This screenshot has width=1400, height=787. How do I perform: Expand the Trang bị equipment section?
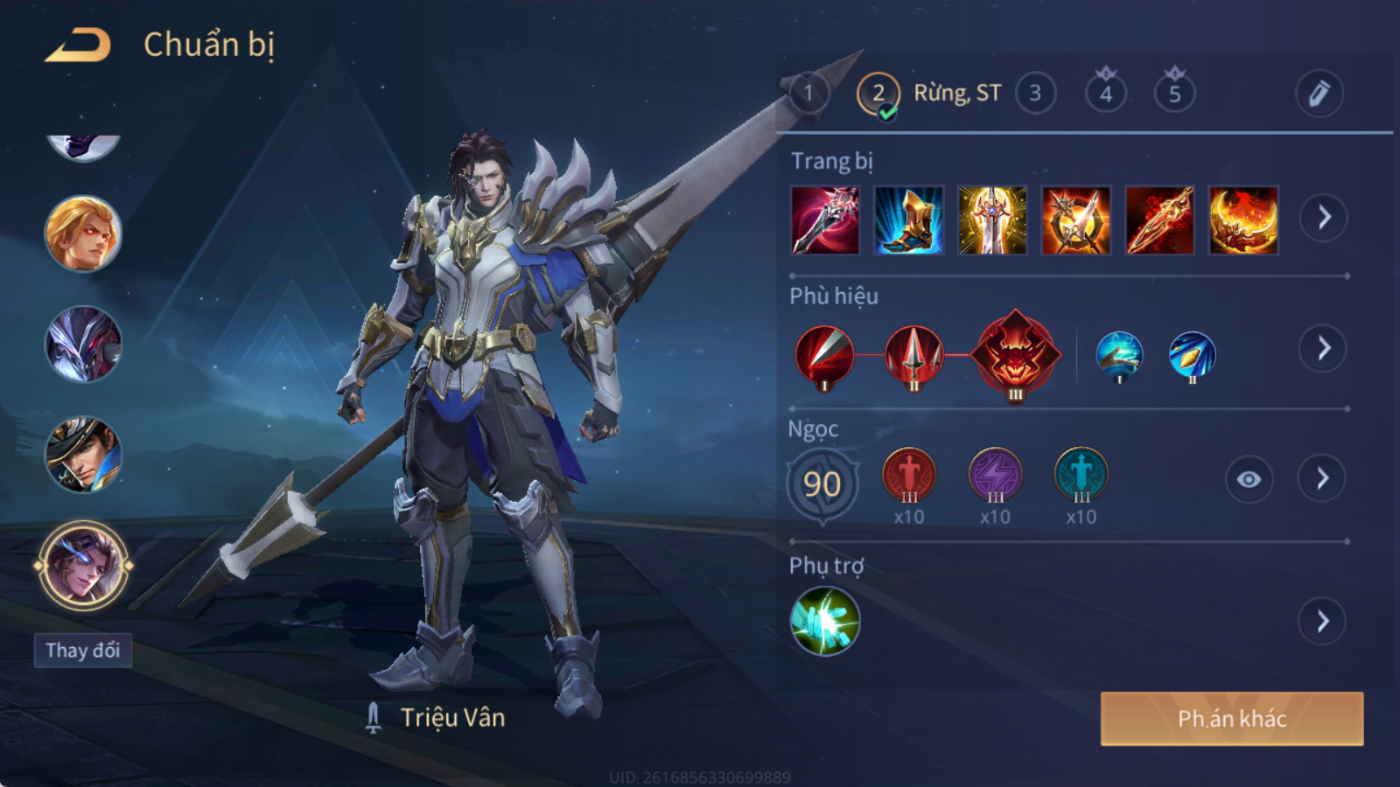[1322, 217]
